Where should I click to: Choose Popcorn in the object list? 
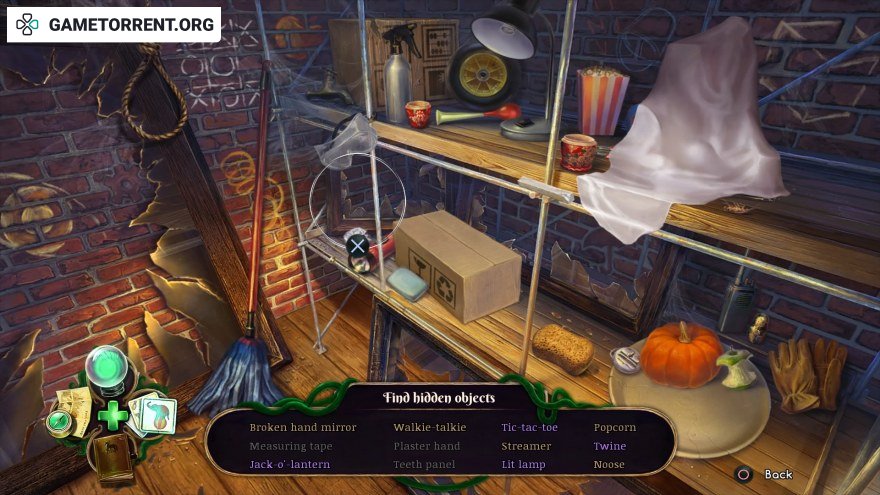pyautogui.click(x=615, y=427)
